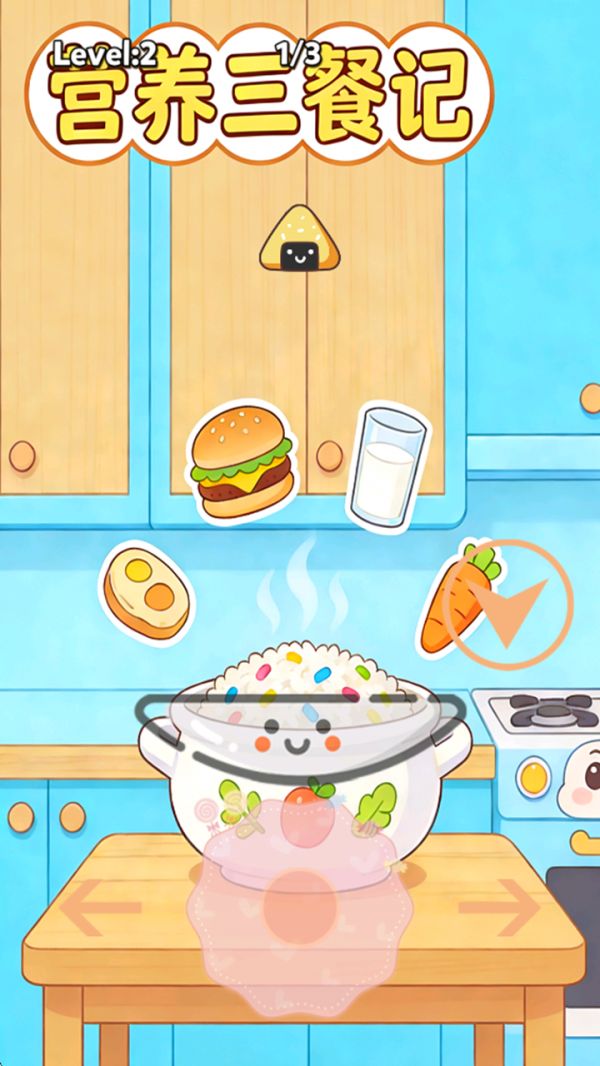Tap the left arrow movement control
This screenshot has width=600, height=1066.
coord(99,906)
